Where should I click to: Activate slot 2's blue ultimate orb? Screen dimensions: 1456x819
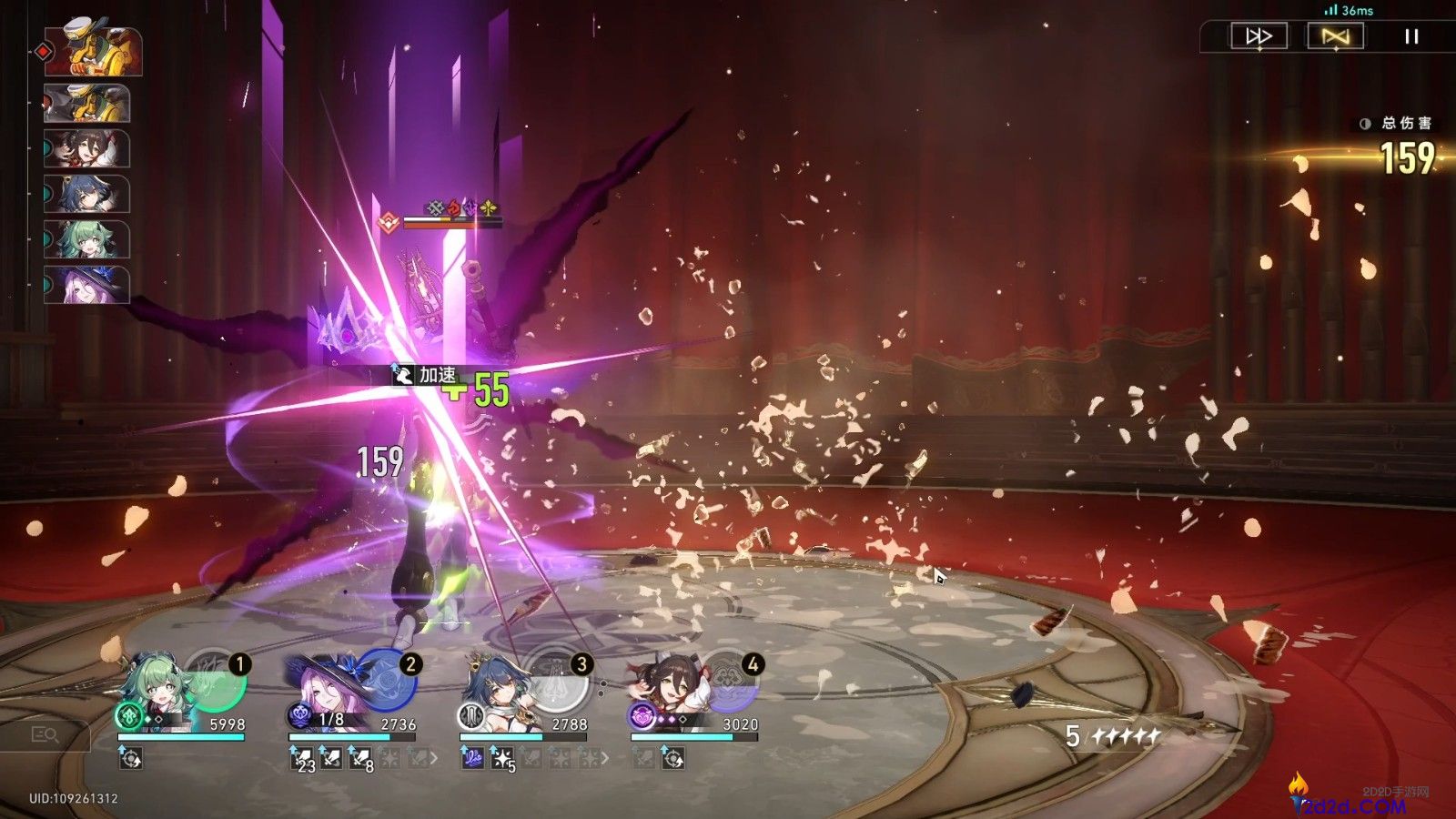point(386,681)
